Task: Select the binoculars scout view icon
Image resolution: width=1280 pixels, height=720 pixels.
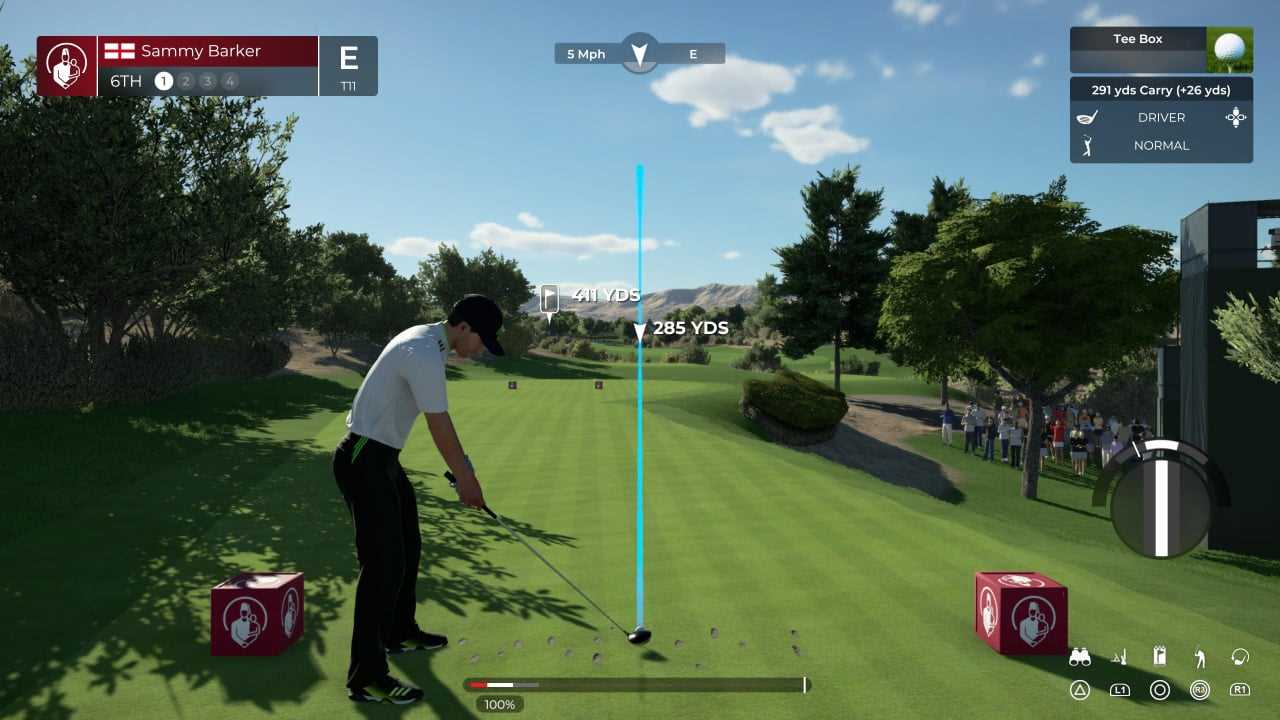Action: (x=1080, y=658)
